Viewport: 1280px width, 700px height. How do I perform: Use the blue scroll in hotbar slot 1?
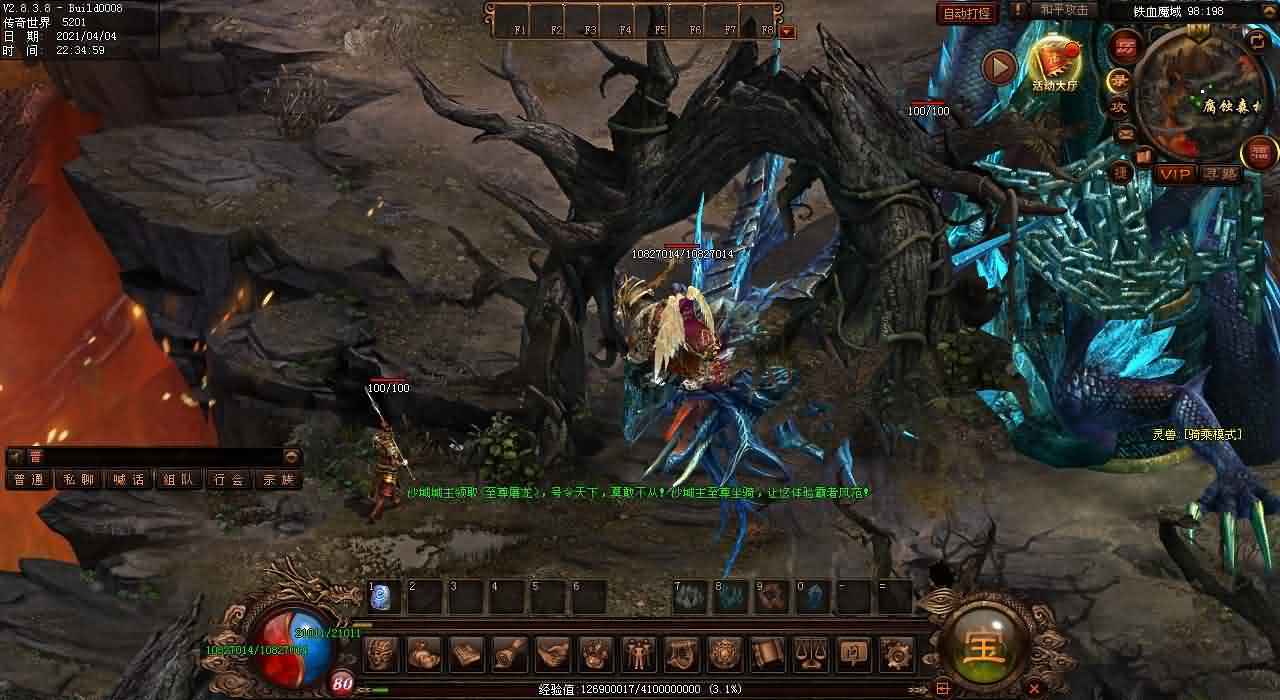click(x=381, y=597)
